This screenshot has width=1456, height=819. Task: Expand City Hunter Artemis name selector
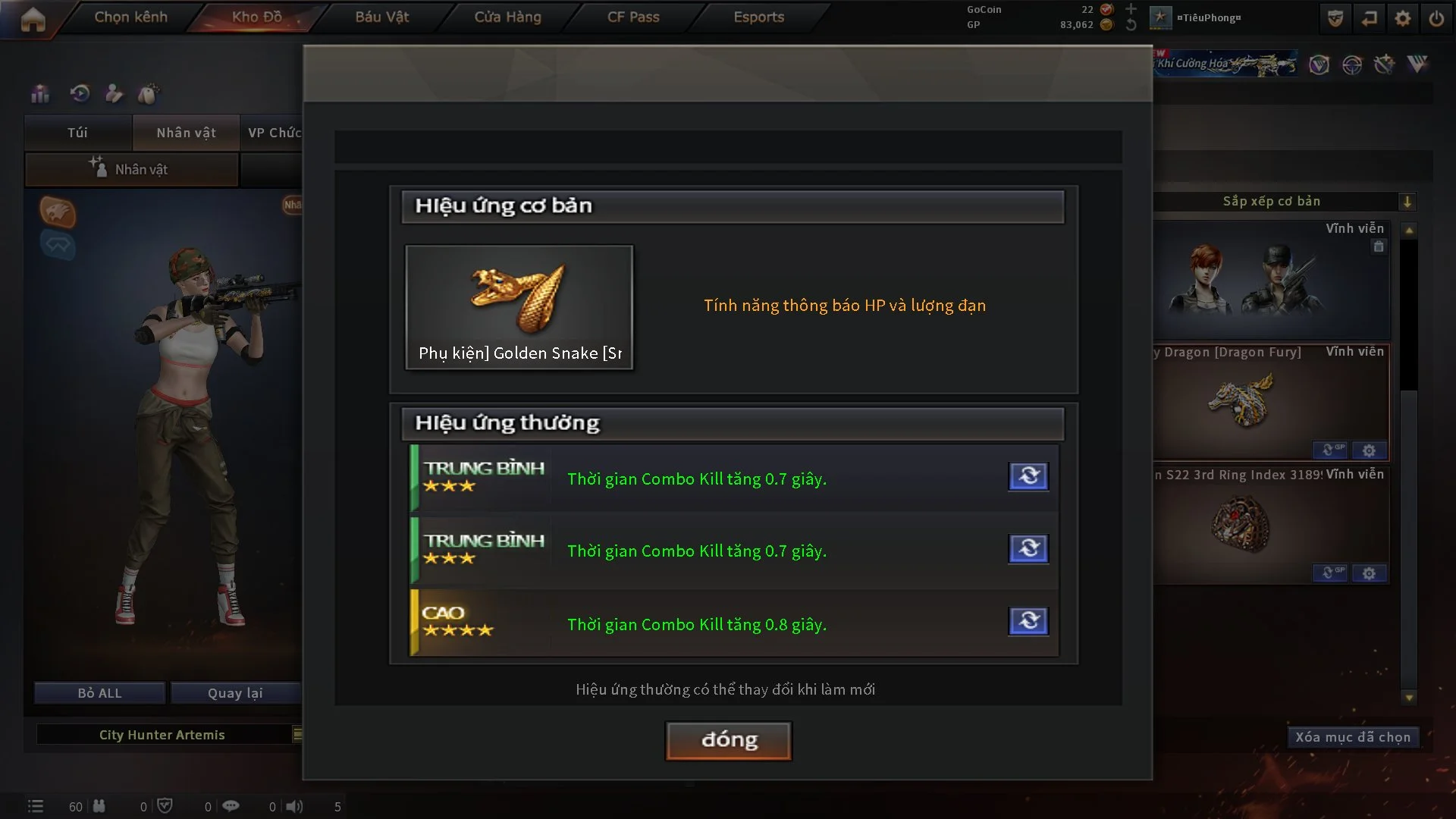pyautogui.click(x=298, y=734)
